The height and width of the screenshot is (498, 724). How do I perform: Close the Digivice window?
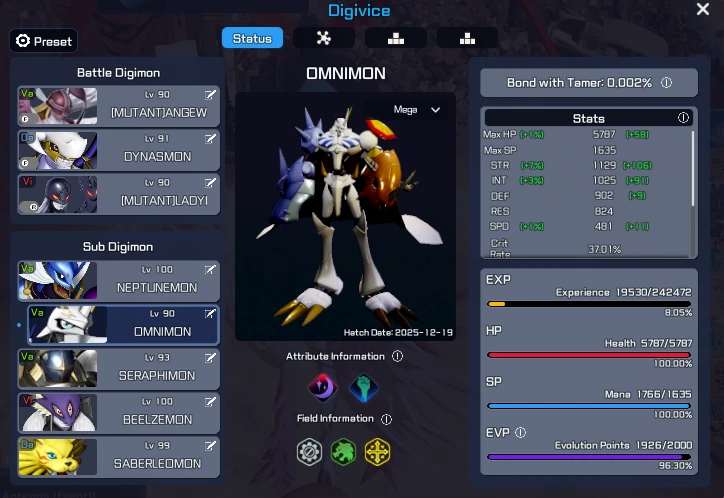[703, 9]
